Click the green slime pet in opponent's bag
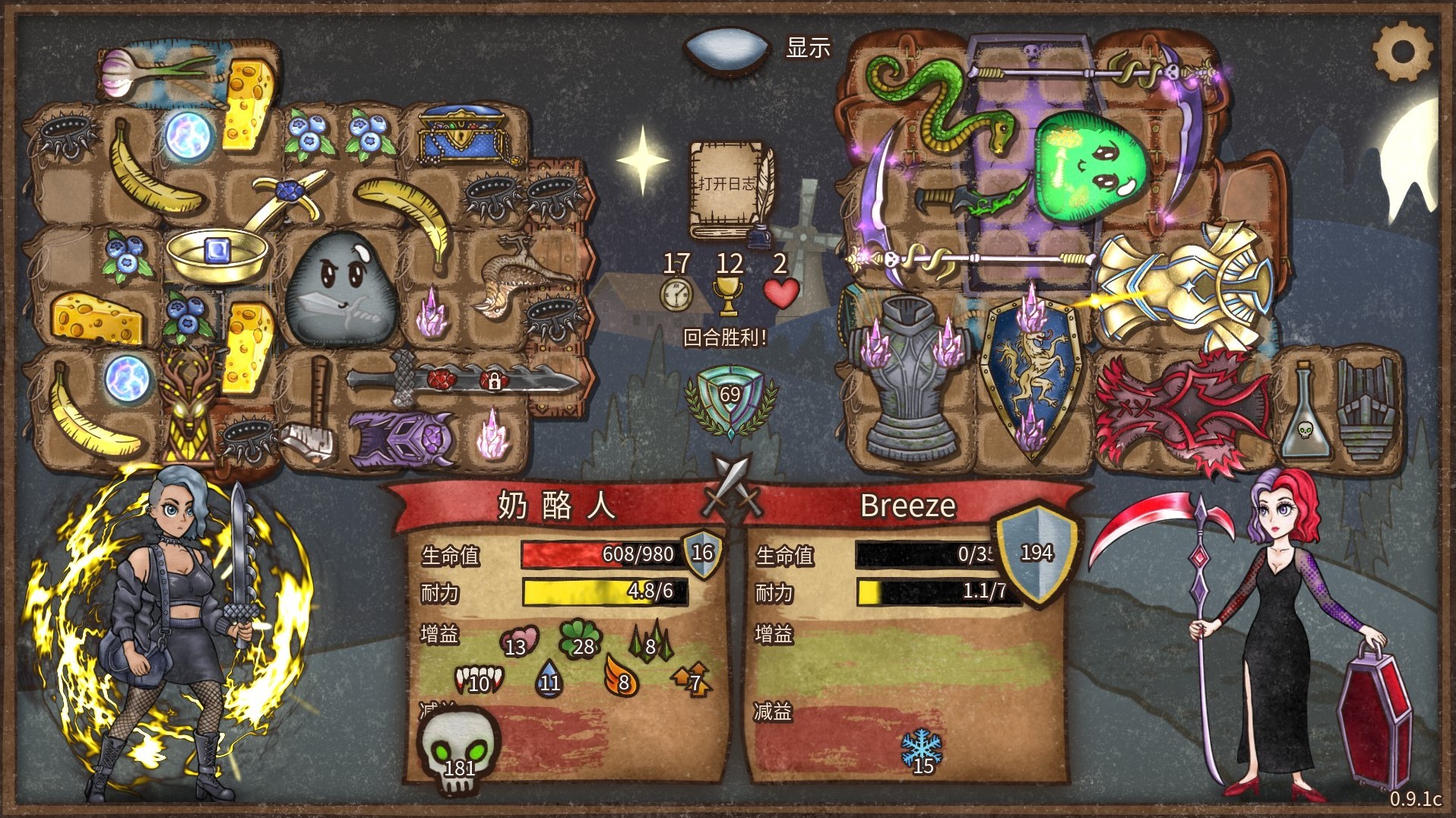This screenshot has width=1456, height=818. click(1090, 163)
